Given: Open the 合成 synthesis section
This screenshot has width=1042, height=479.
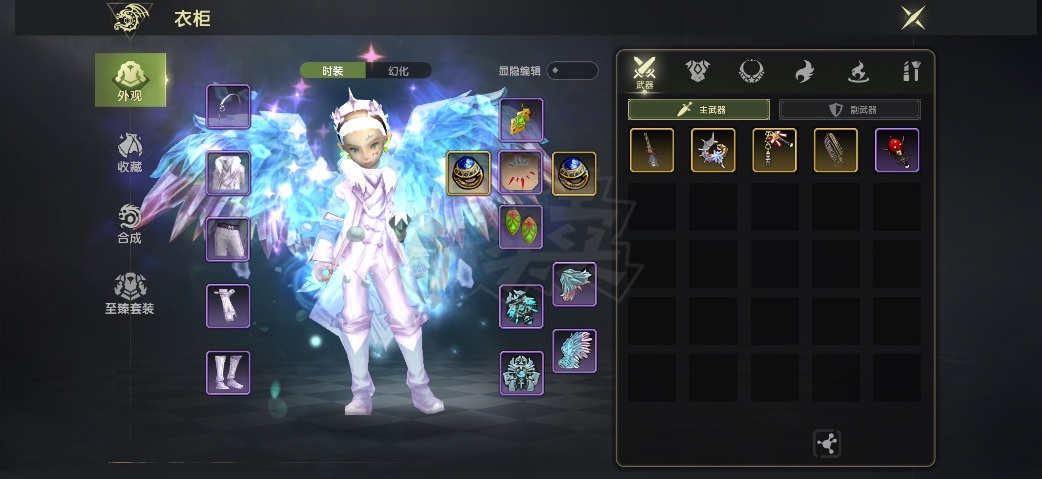Looking at the screenshot, I should (130, 224).
